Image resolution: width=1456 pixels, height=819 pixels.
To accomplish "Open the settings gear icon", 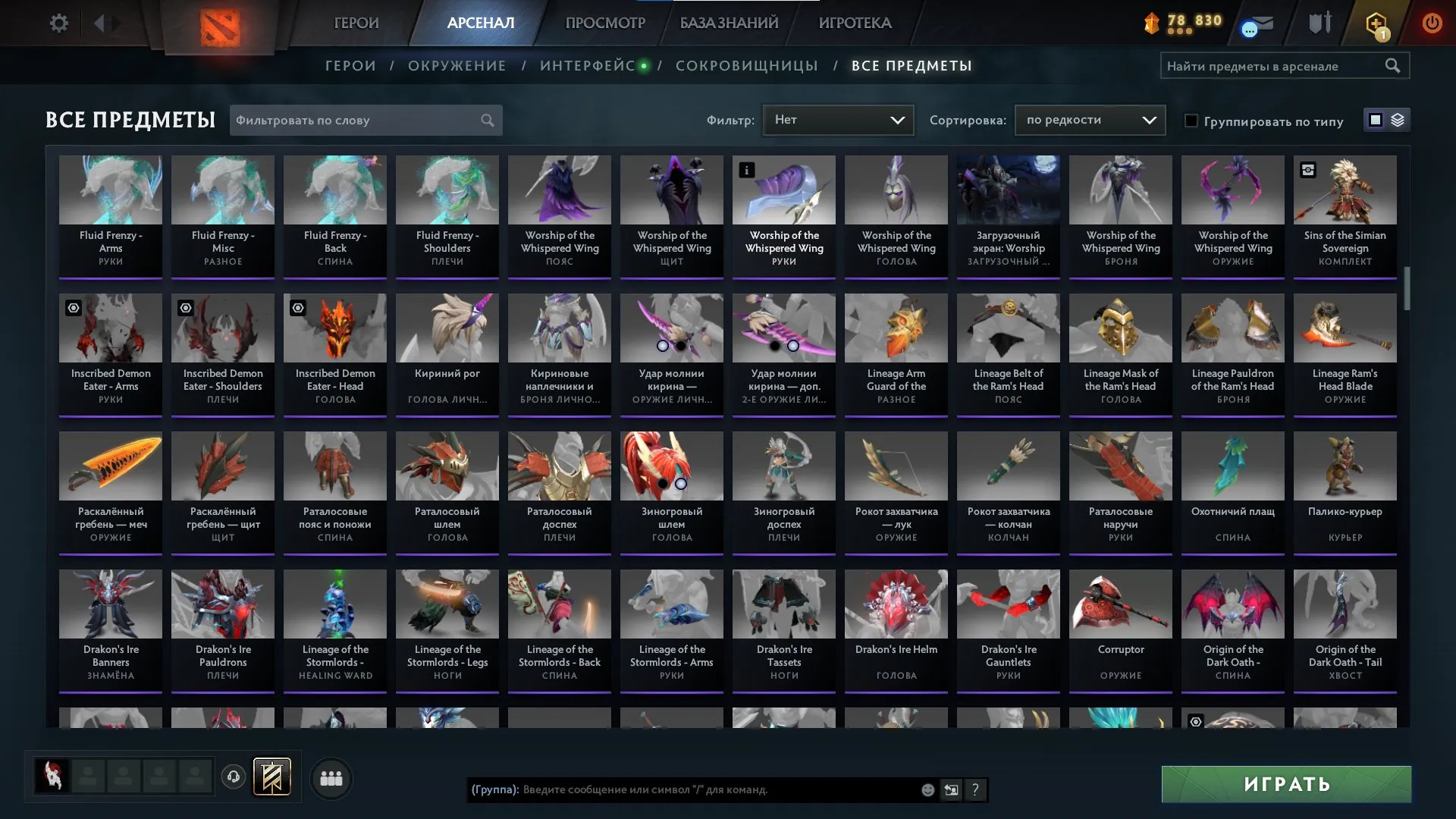I will click(59, 23).
